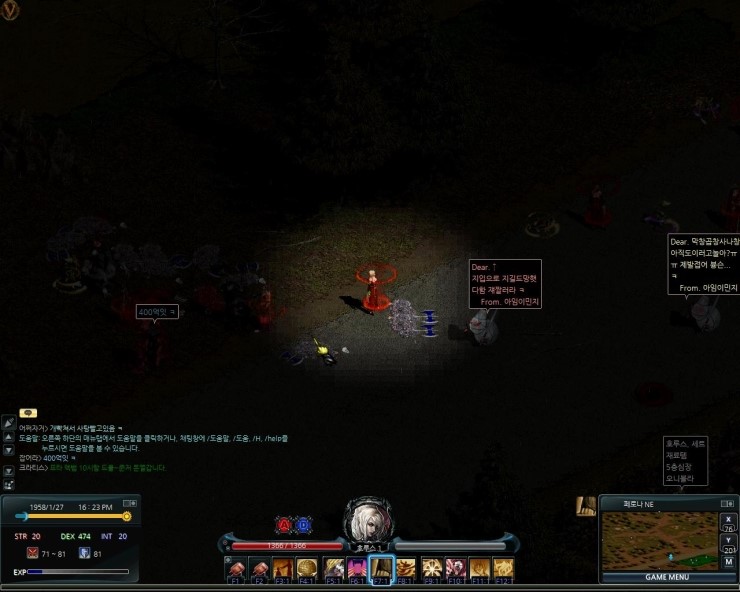Click the item icon left of minimap
The image size is (740, 592).
(x=586, y=507)
